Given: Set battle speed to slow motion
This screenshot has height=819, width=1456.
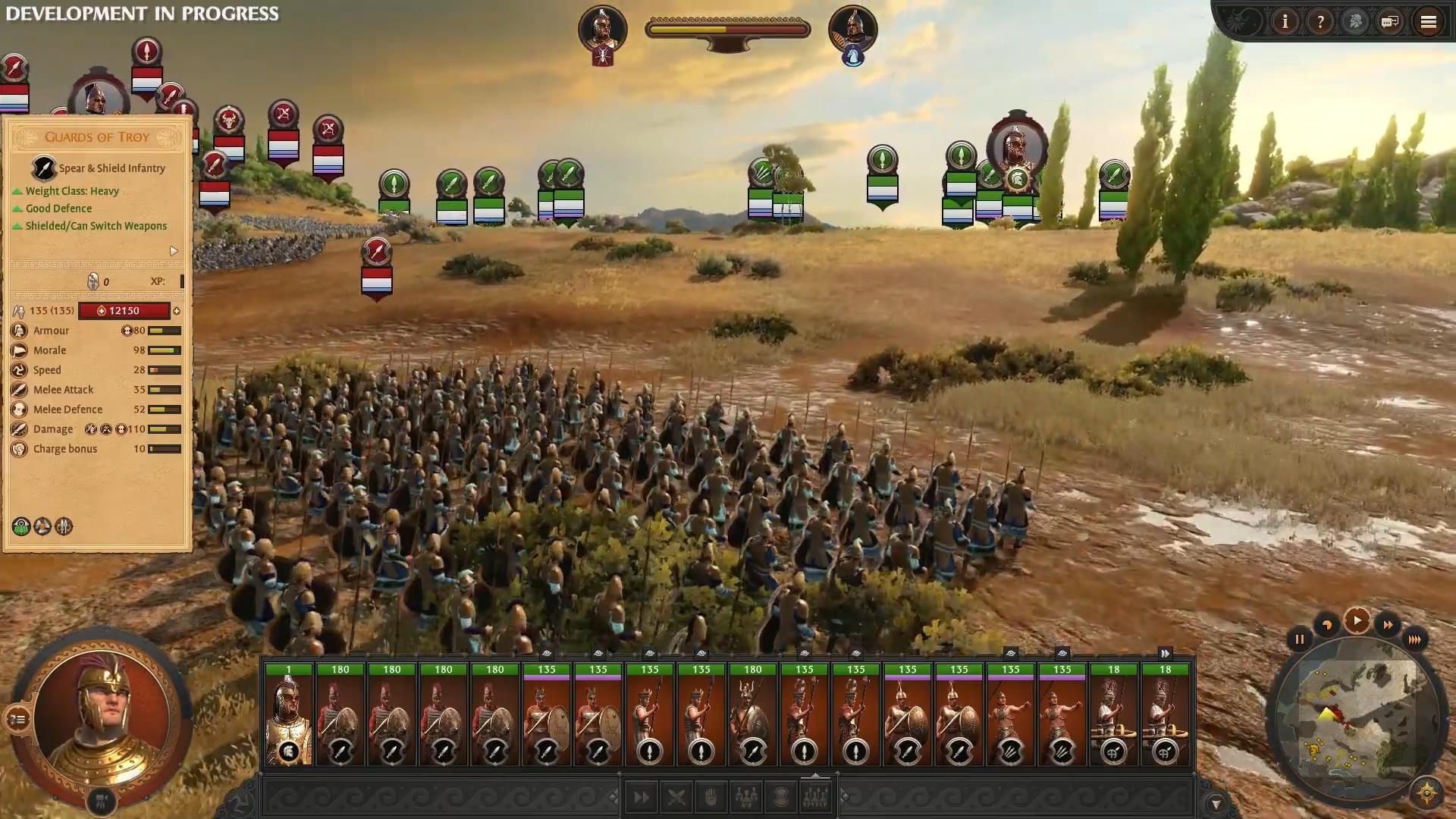Looking at the screenshot, I should pos(1327,626).
